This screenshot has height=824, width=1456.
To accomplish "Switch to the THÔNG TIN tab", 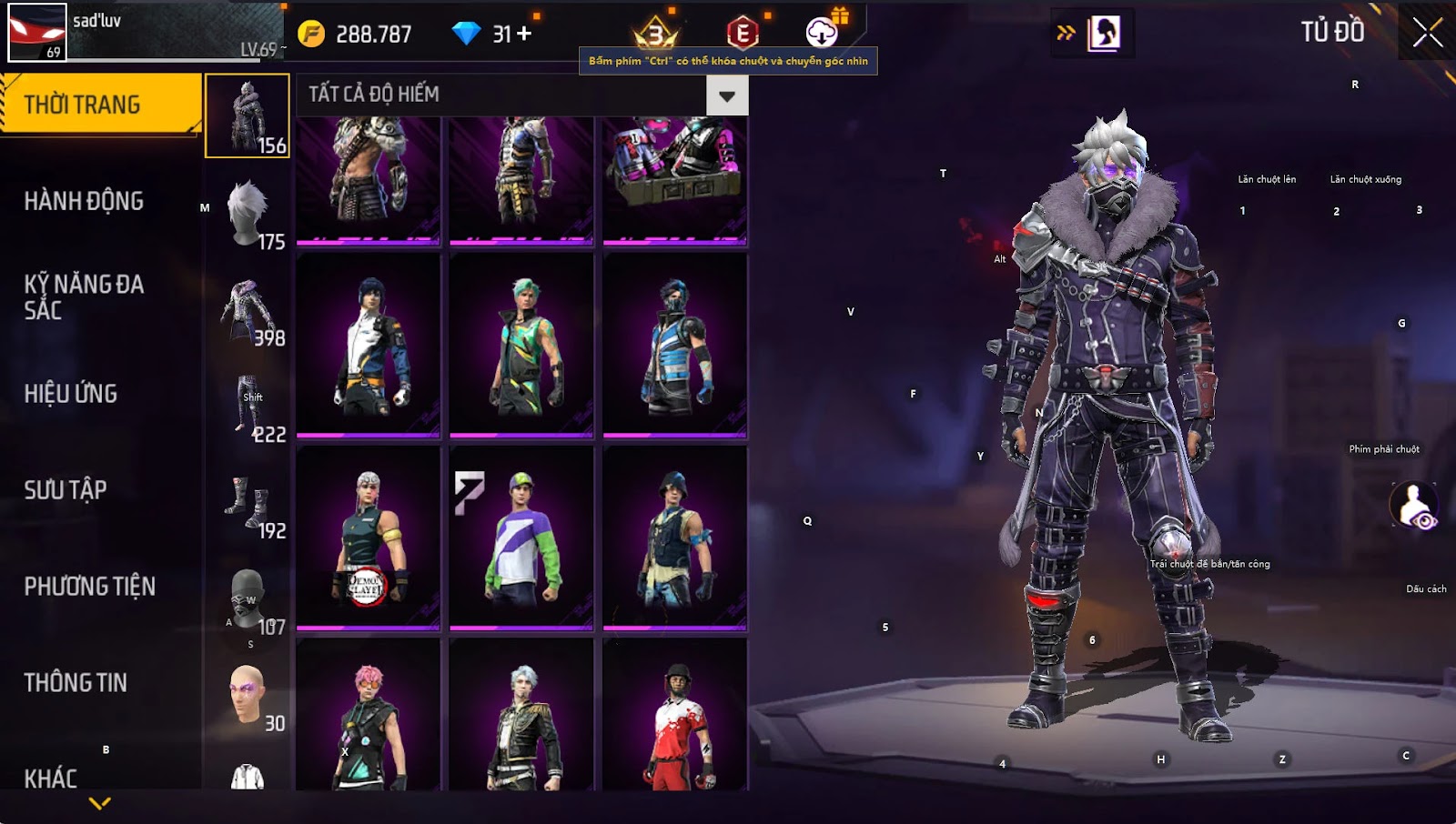I will point(76,683).
